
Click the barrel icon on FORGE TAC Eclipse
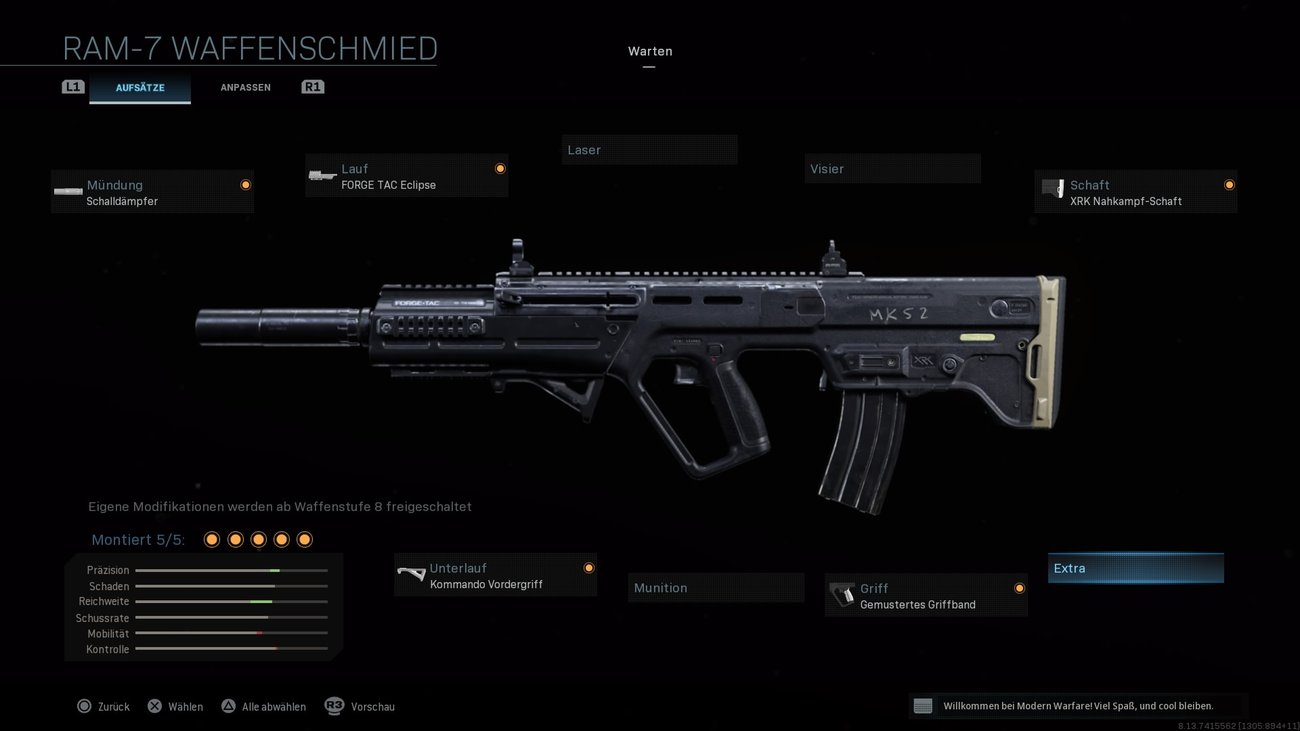[x=322, y=176]
